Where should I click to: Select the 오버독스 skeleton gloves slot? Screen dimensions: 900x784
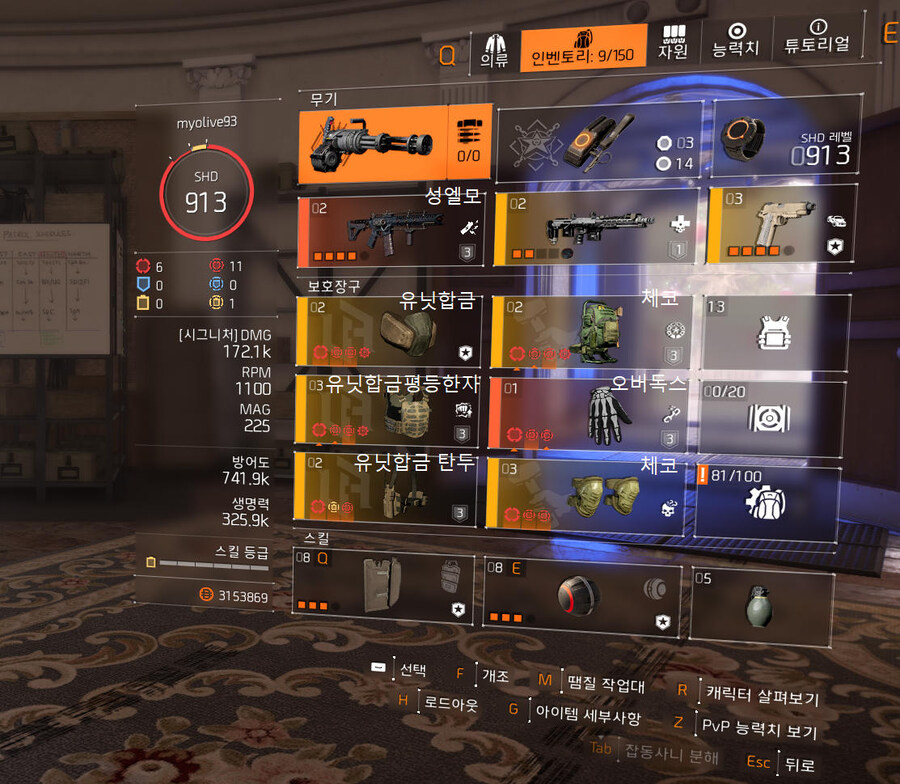(x=589, y=412)
